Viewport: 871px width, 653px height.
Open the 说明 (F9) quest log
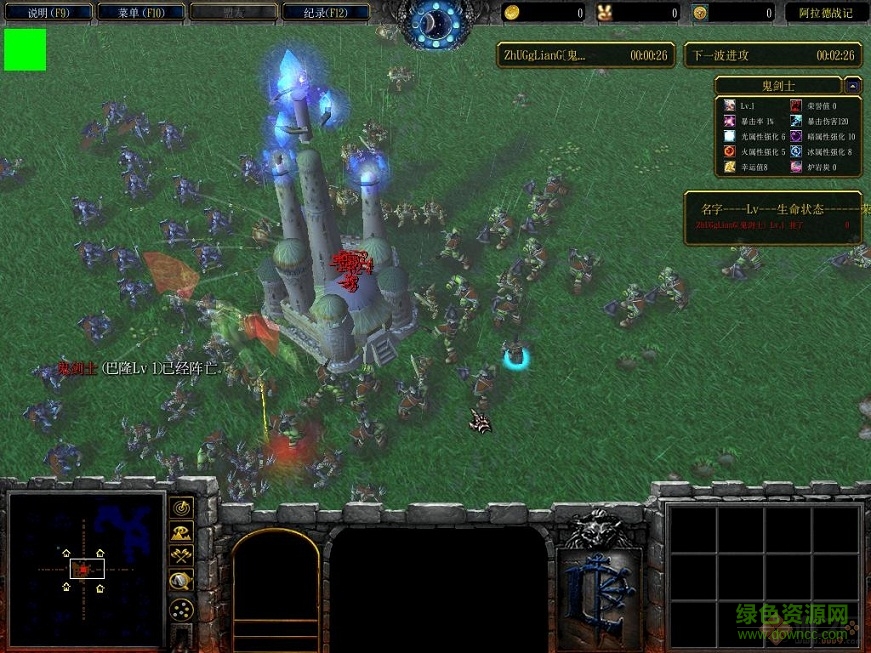click(47, 13)
